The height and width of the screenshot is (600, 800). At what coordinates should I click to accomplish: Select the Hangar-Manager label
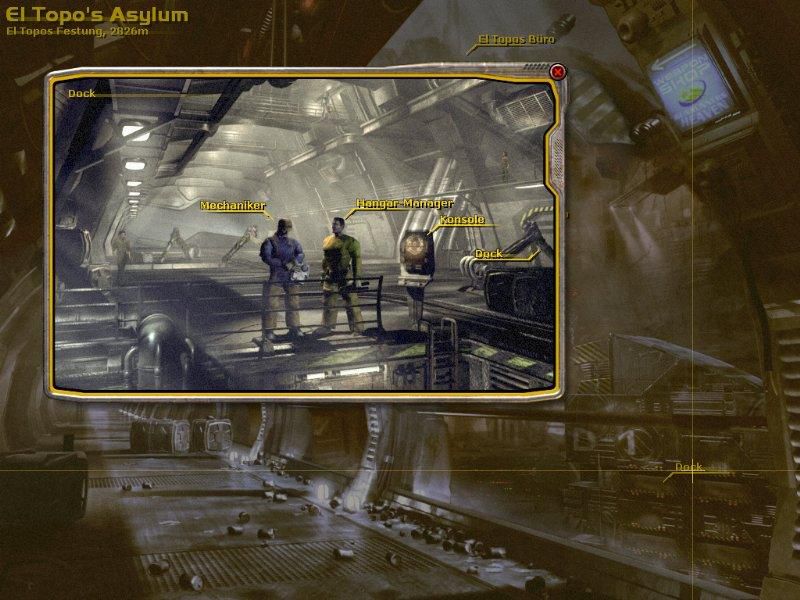(404, 202)
